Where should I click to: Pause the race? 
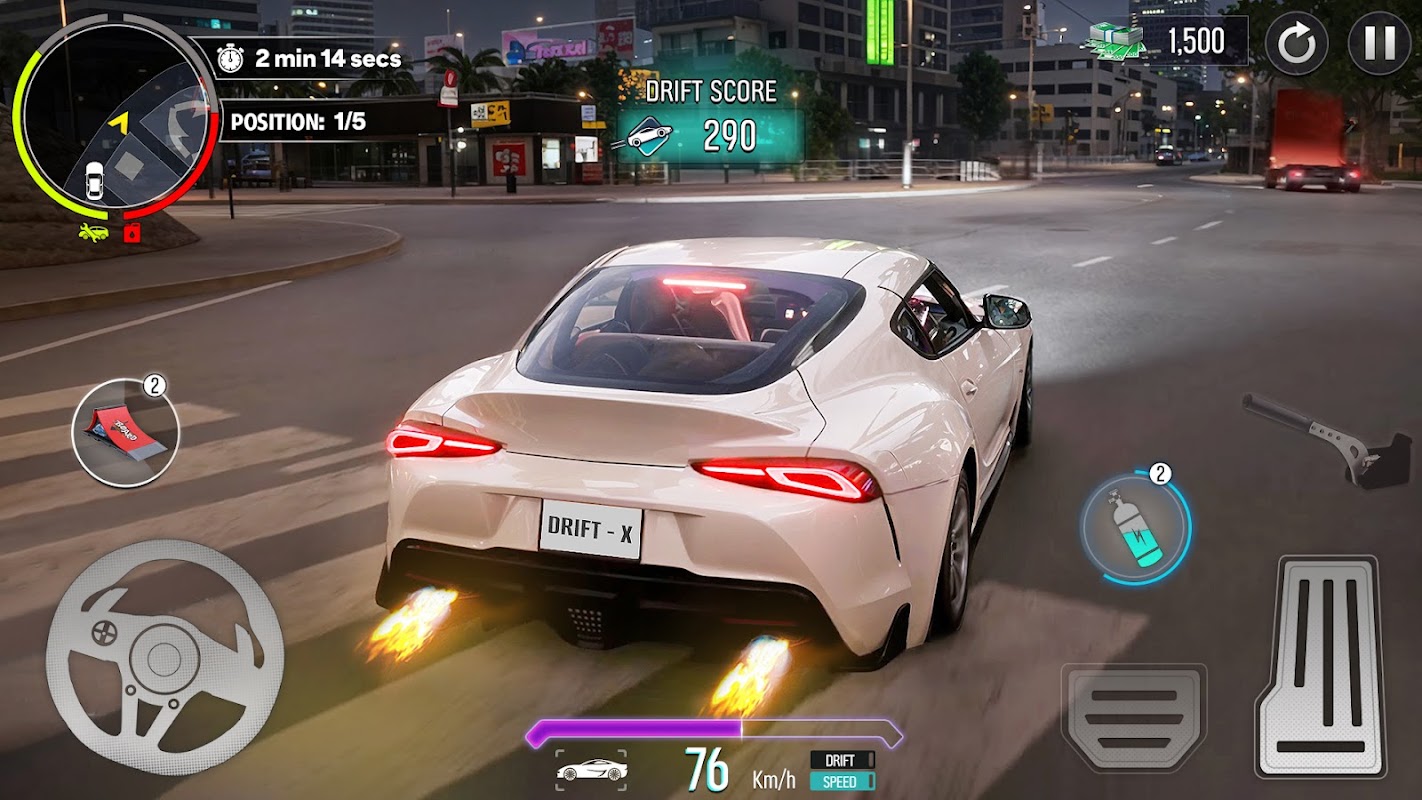[x=1379, y=44]
